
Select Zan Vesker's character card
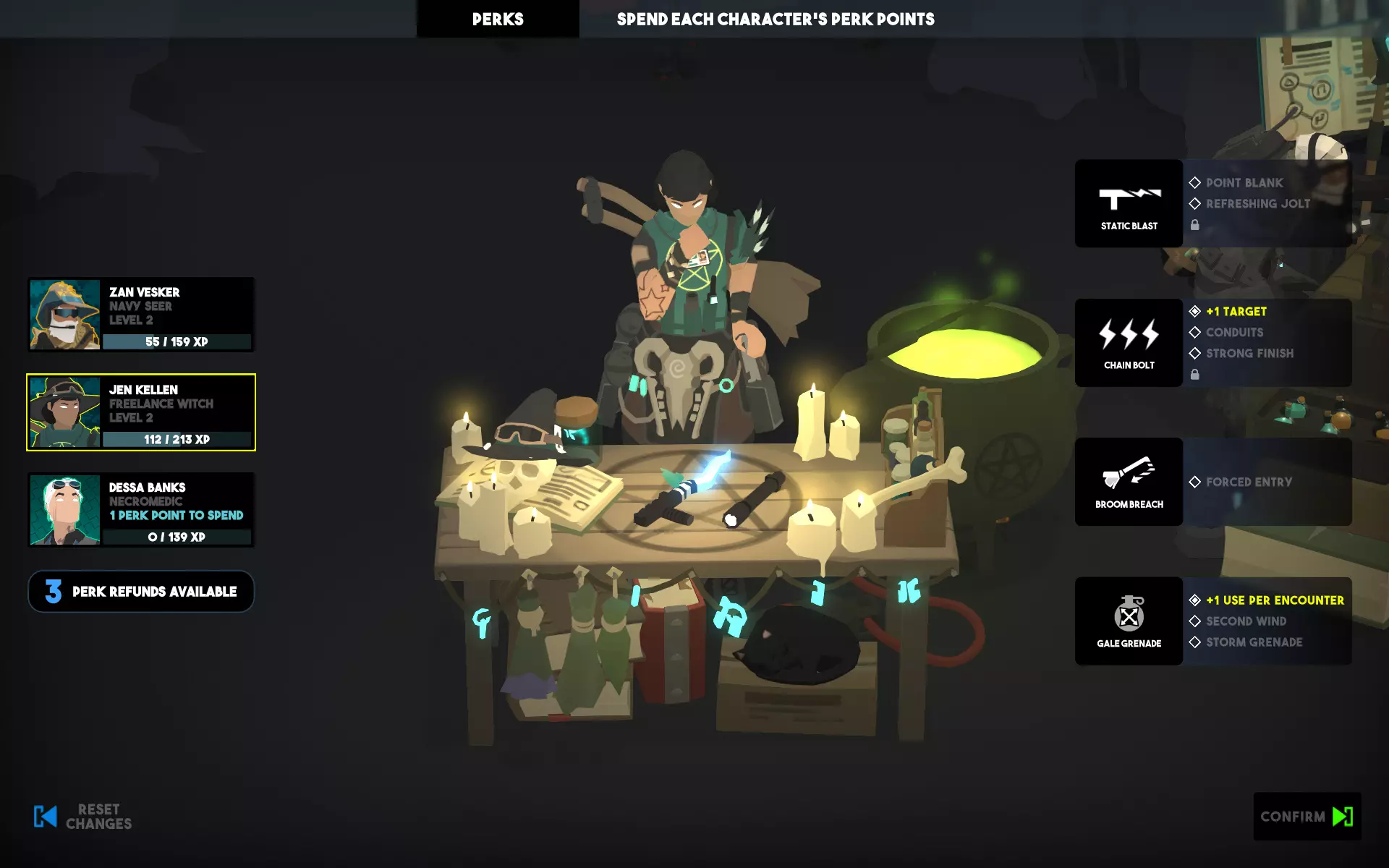[x=141, y=315]
